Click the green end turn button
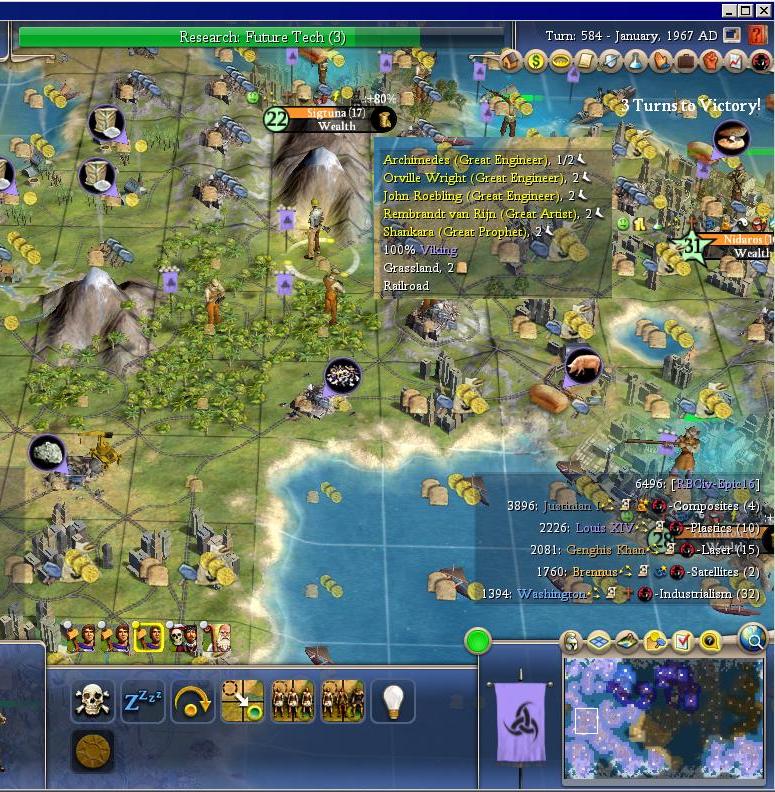Image resolution: width=775 pixels, height=792 pixels. [x=479, y=641]
